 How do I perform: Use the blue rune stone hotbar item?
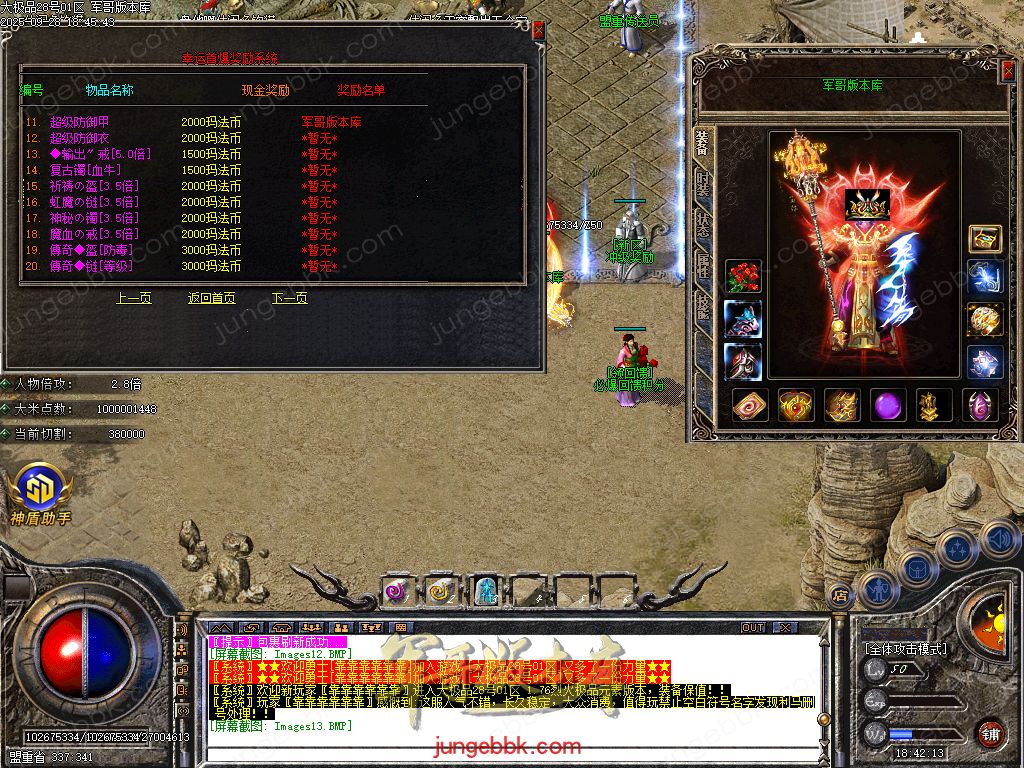(x=486, y=591)
